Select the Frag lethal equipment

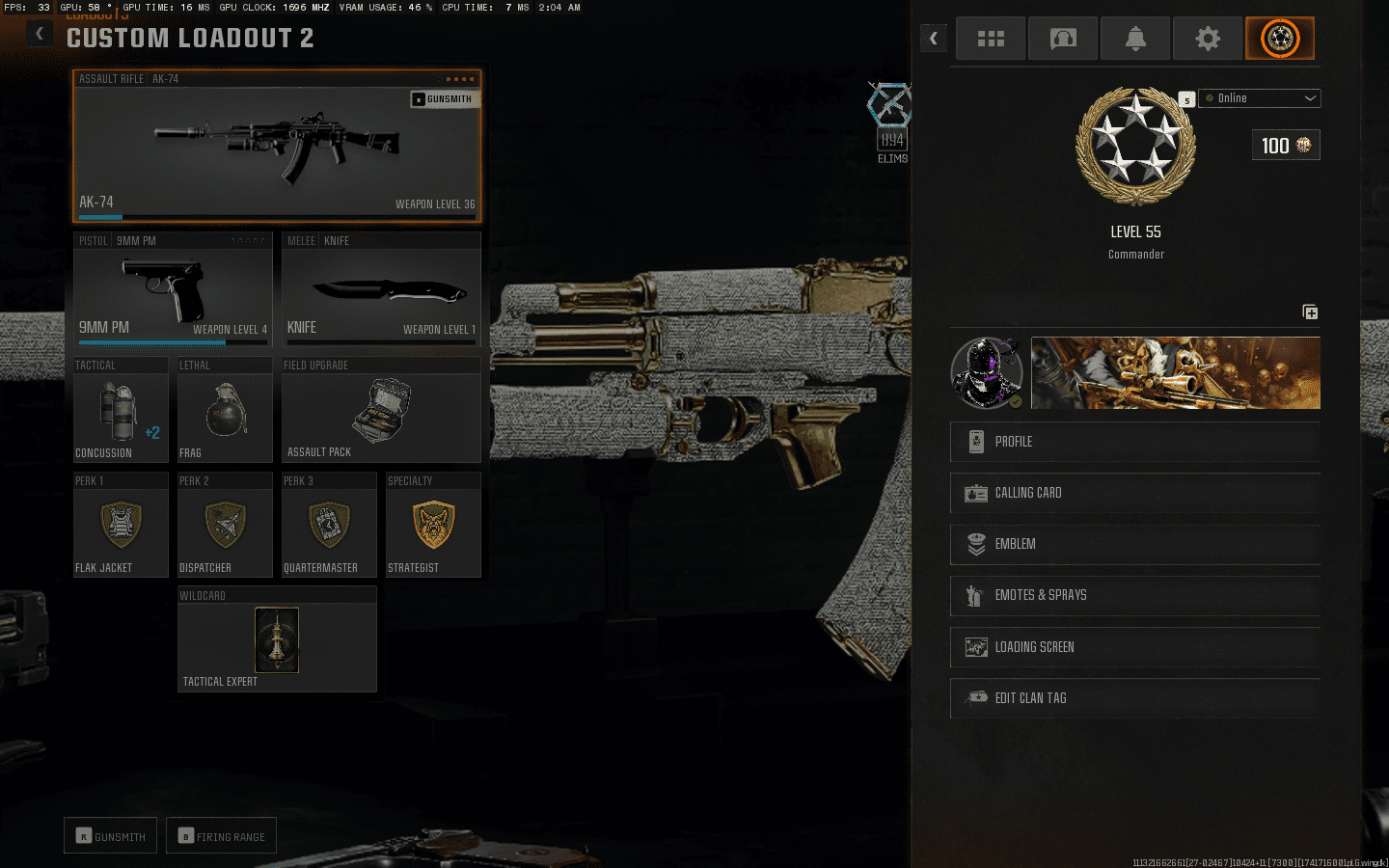point(225,410)
